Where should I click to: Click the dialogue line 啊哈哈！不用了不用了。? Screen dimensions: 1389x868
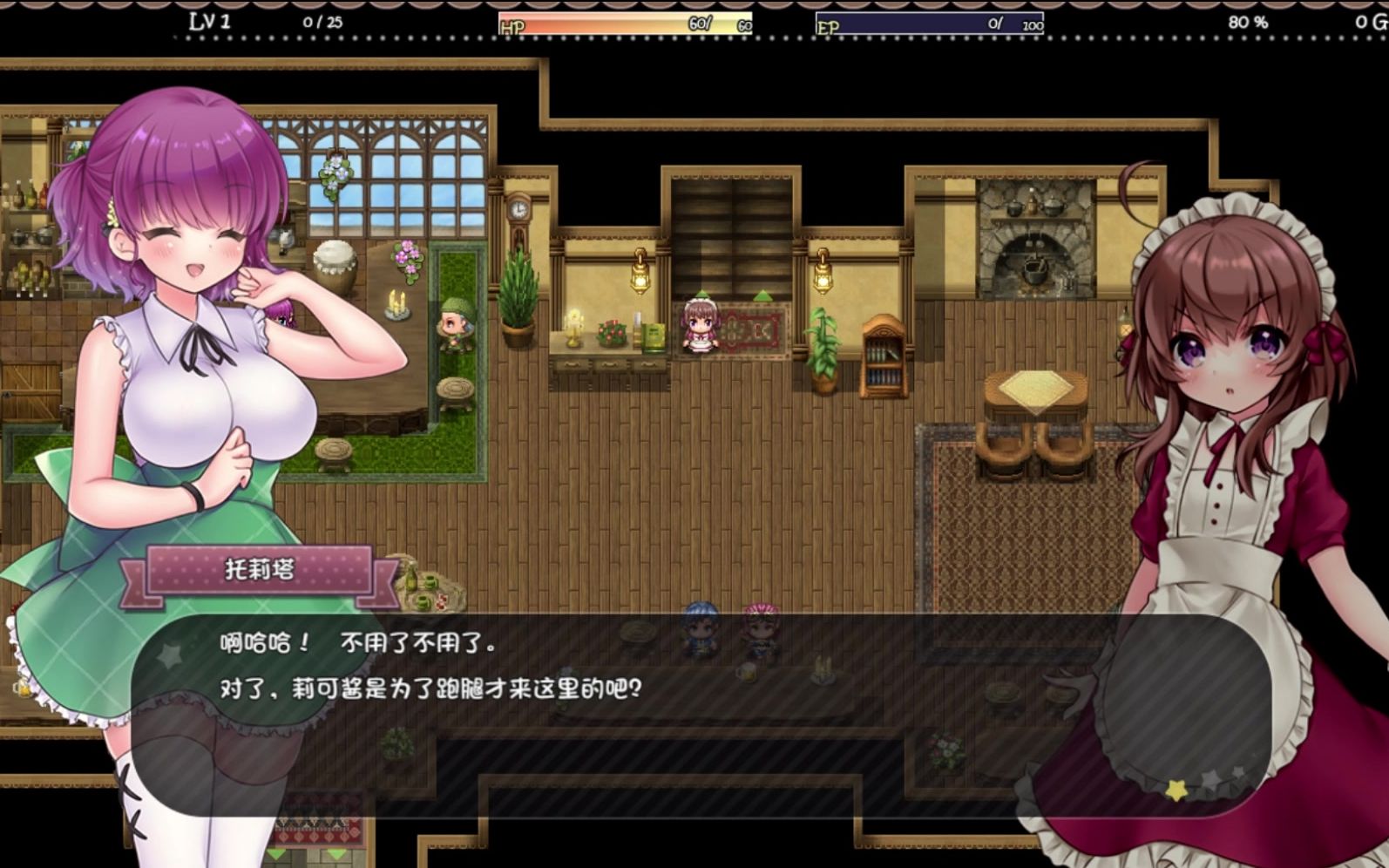[357, 642]
